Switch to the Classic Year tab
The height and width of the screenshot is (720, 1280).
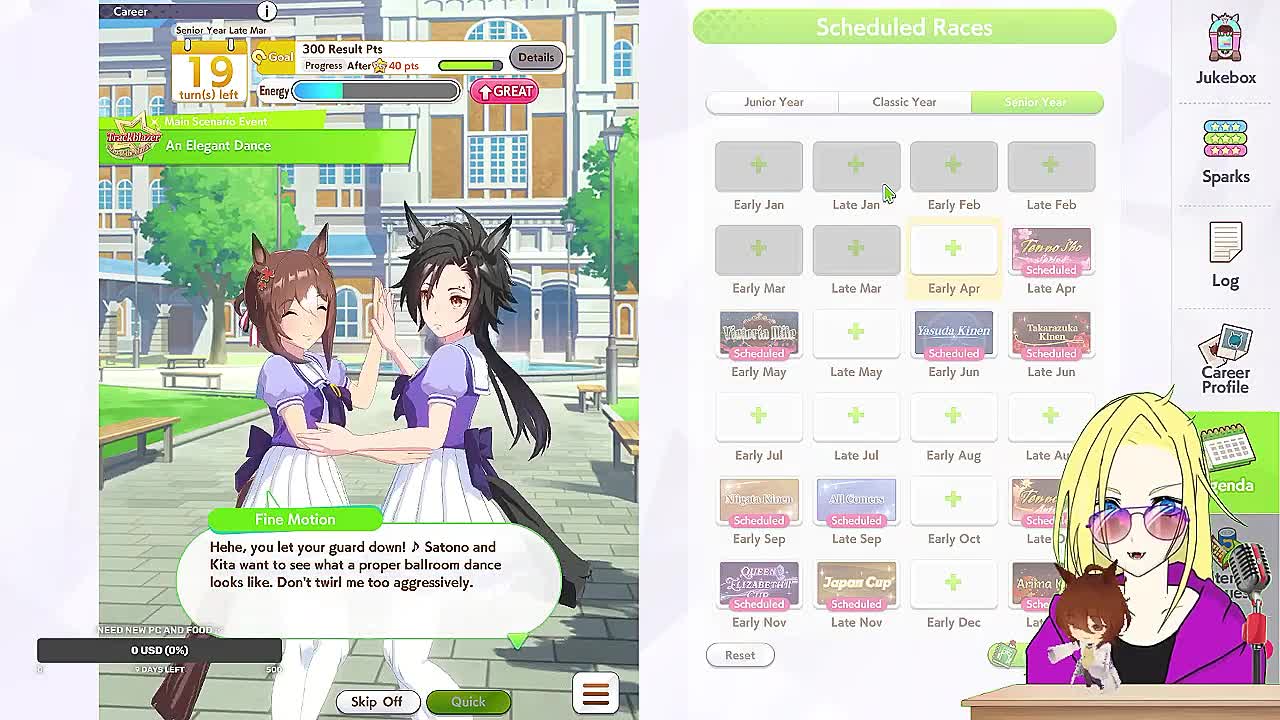coord(904,101)
